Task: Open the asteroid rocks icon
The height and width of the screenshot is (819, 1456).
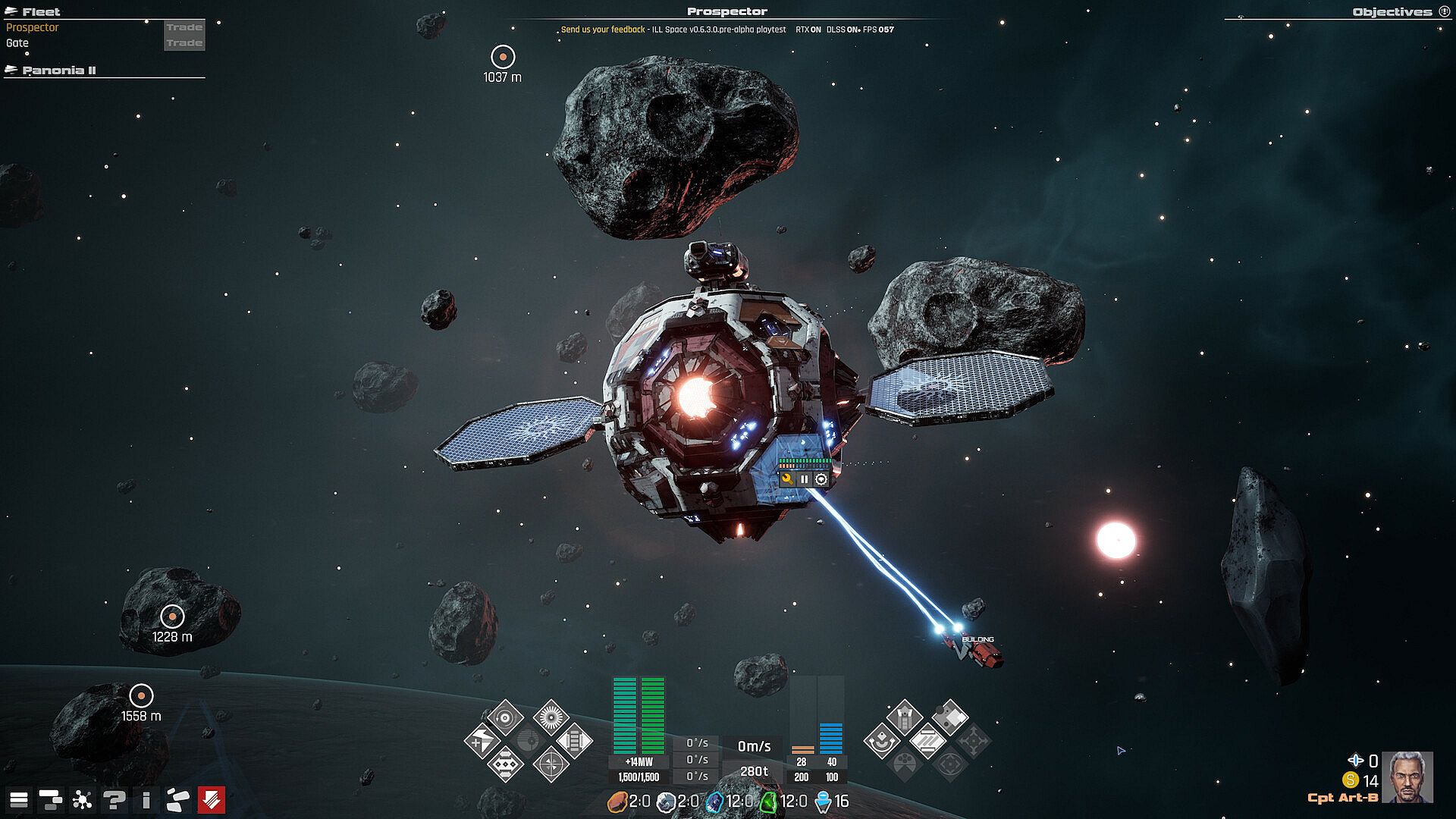Action: coord(178,799)
